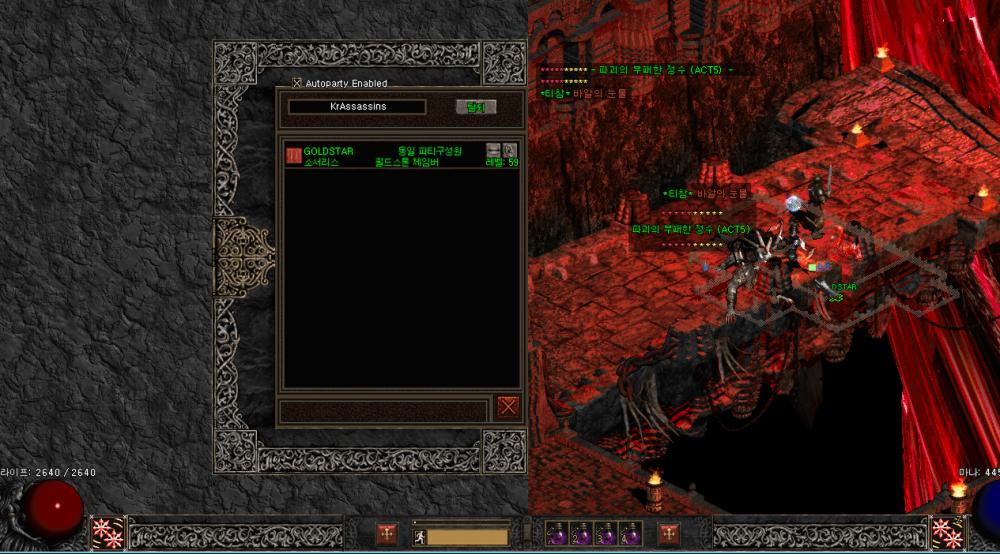Click the green 탈퇴 leave-party button
The width and height of the screenshot is (1000, 554).
[475, 107]
